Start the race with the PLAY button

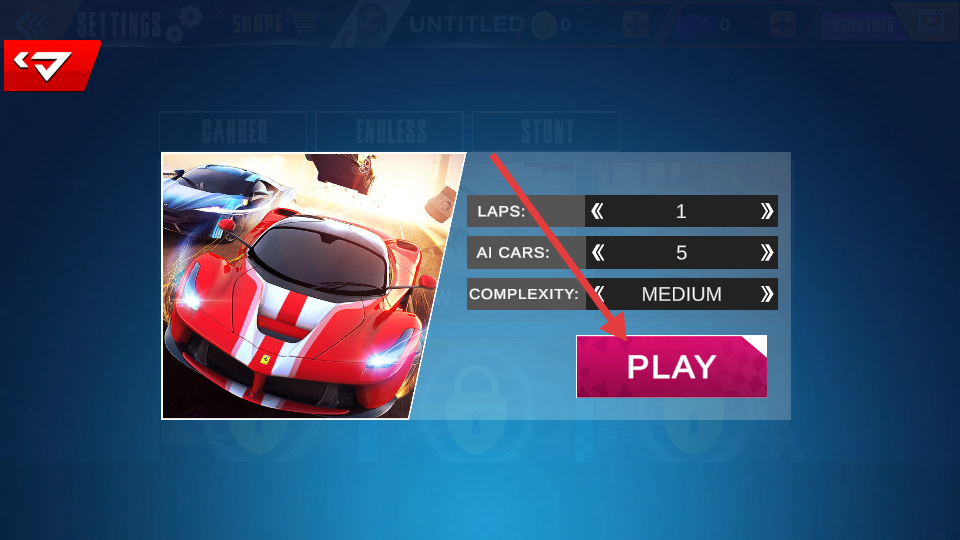pyautogui.click(x=671, y=367)
